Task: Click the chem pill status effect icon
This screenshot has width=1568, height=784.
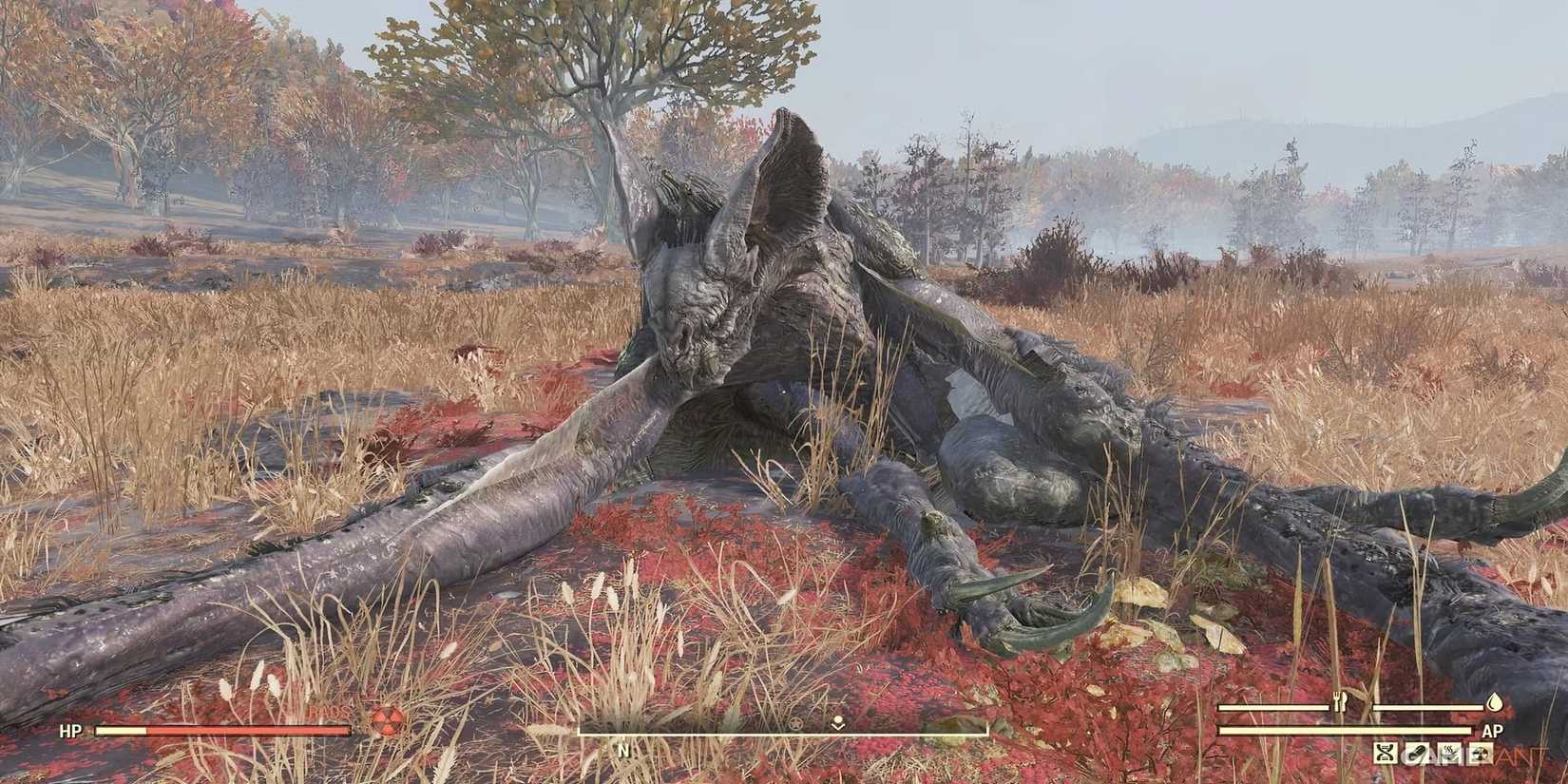Action: (1417, 754)
